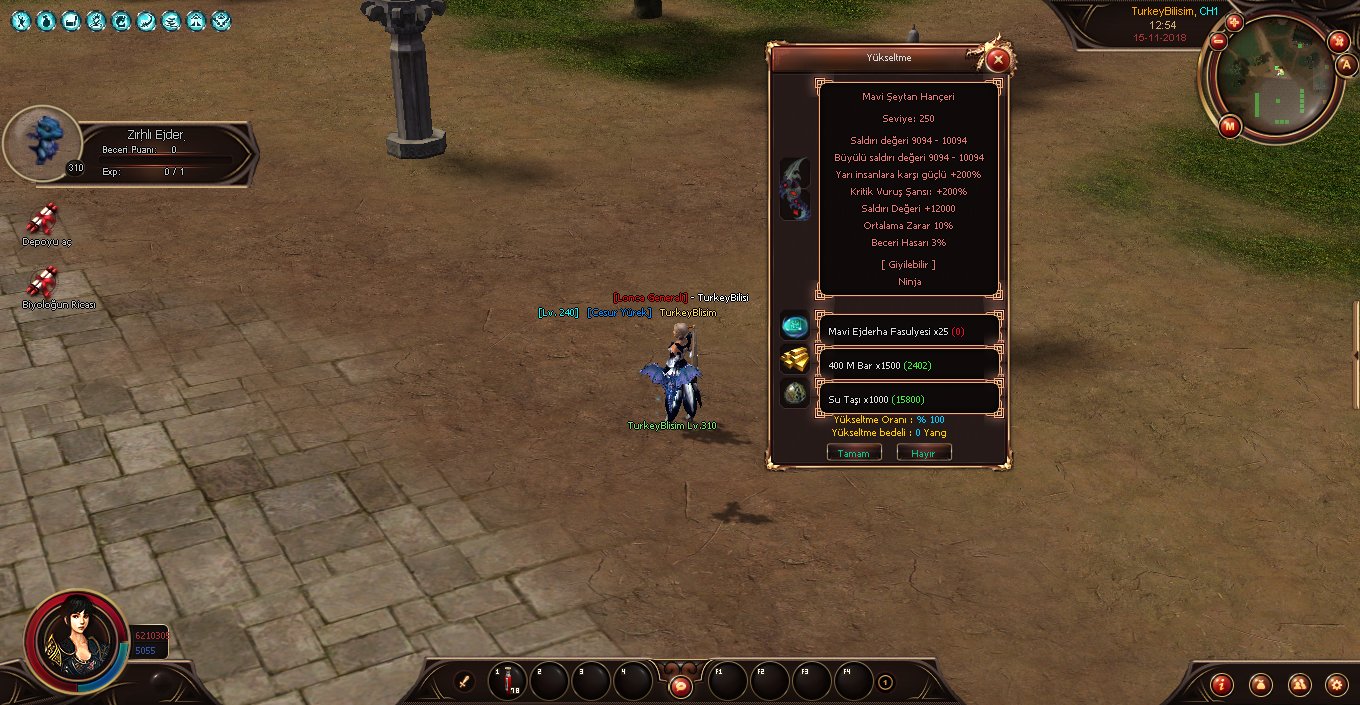Activate Depoyu aç dynamite icon
Viewport: 1360px width, 705px height.
(42, 218)
